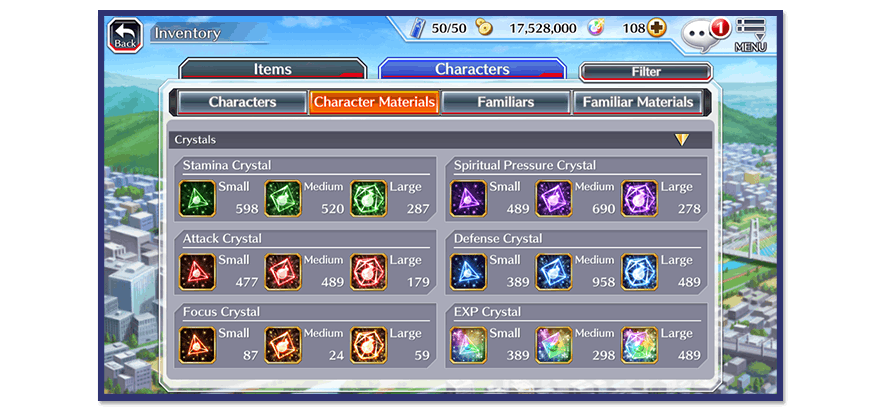Switch to the top Characters inventory tab
Image resolution: width=880 pixels, height=414 pixels.
pos(472,70)
